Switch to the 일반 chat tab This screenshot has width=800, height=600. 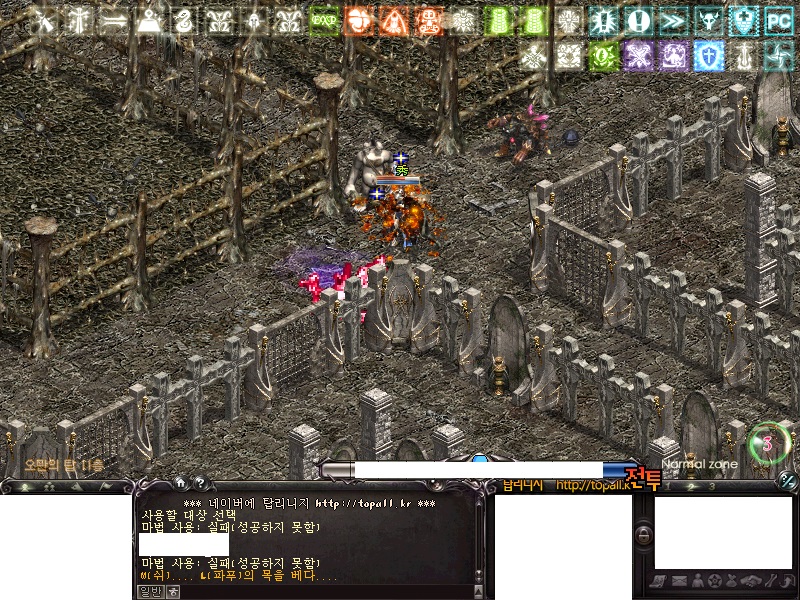(149, 591)
